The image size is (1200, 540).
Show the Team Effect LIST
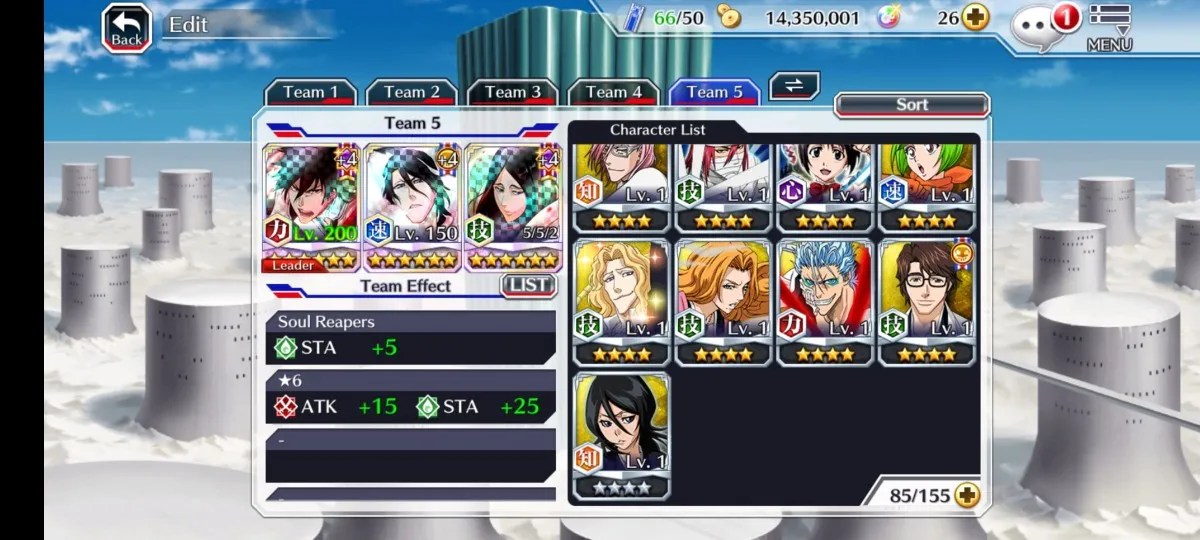(x=527, y=285)
